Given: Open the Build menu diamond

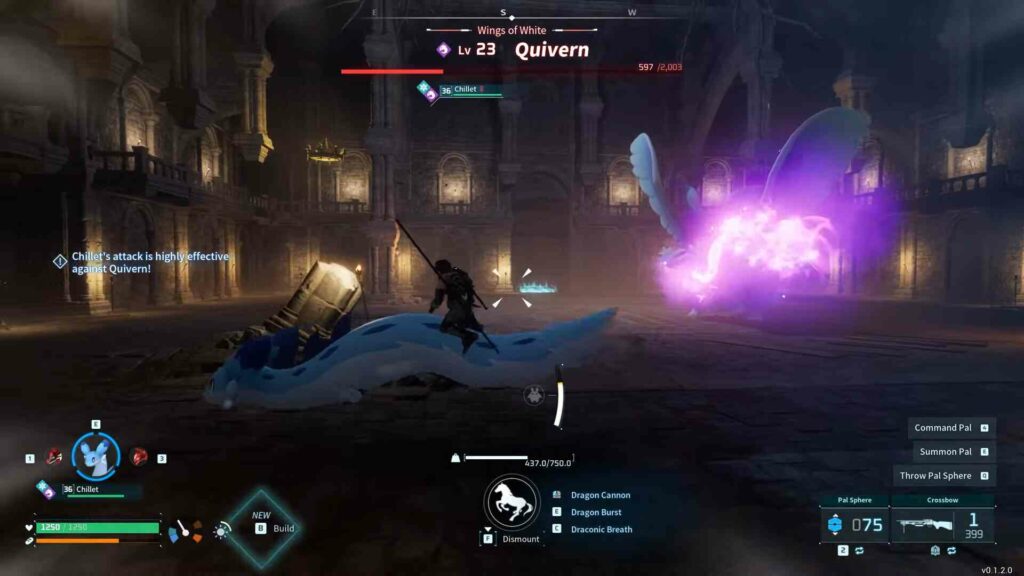Looking at the screenshot, I should tap(262, 528).
